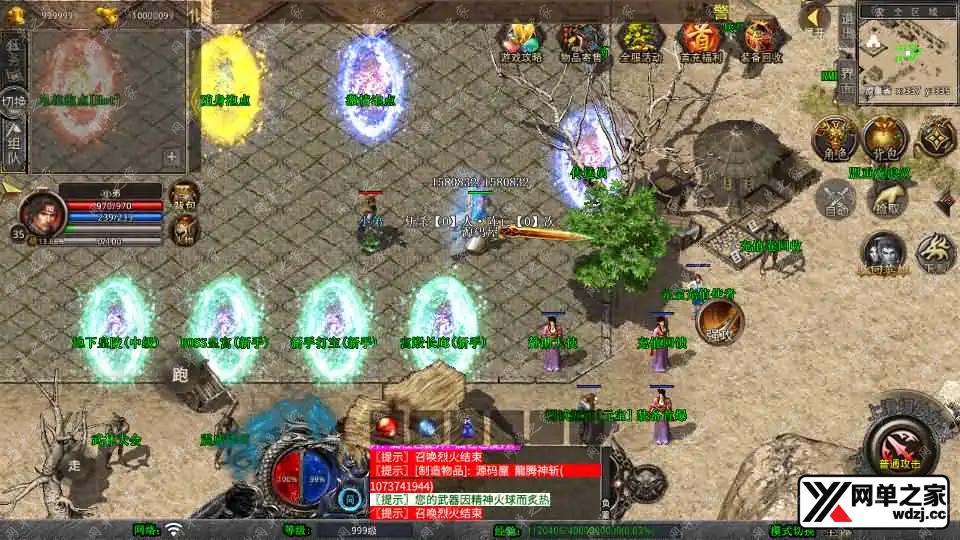Viewport: 960px width, 540px height.
Task: Click the plus button in team panel
Action: pyautogui.click(x=172, y=156)
